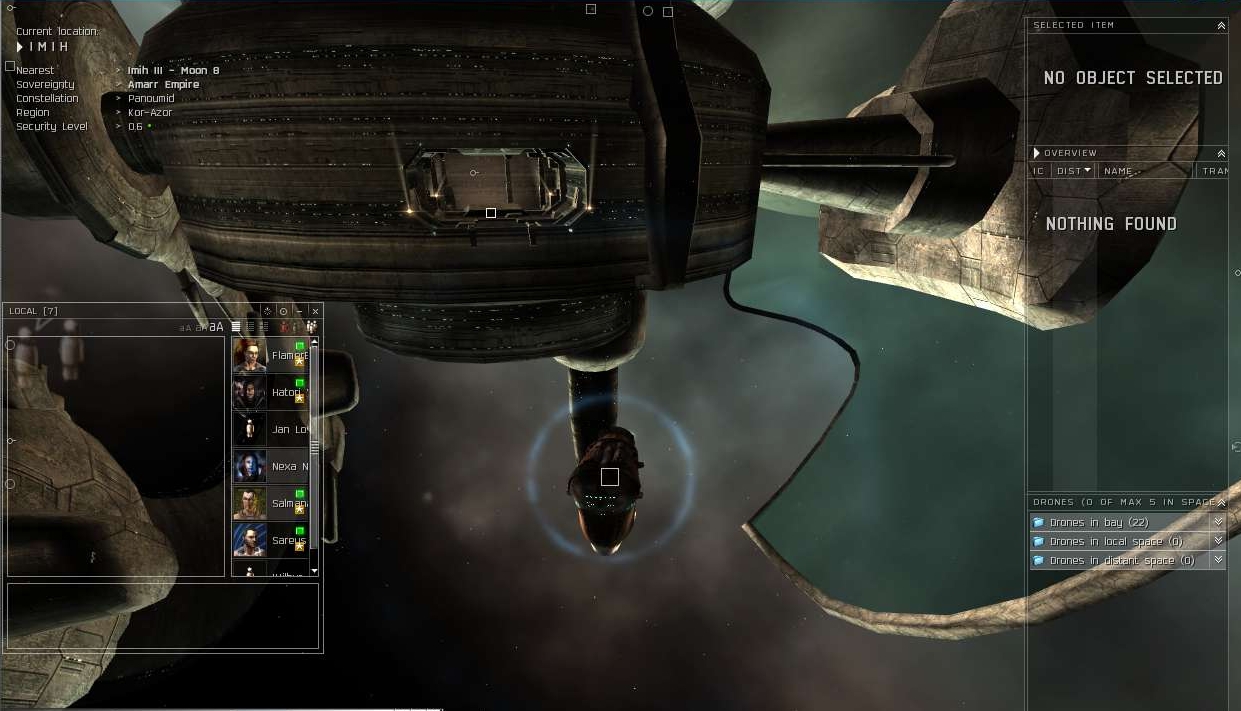
Task: Collapse the Selected Item panel
Action: point(1221,26)
